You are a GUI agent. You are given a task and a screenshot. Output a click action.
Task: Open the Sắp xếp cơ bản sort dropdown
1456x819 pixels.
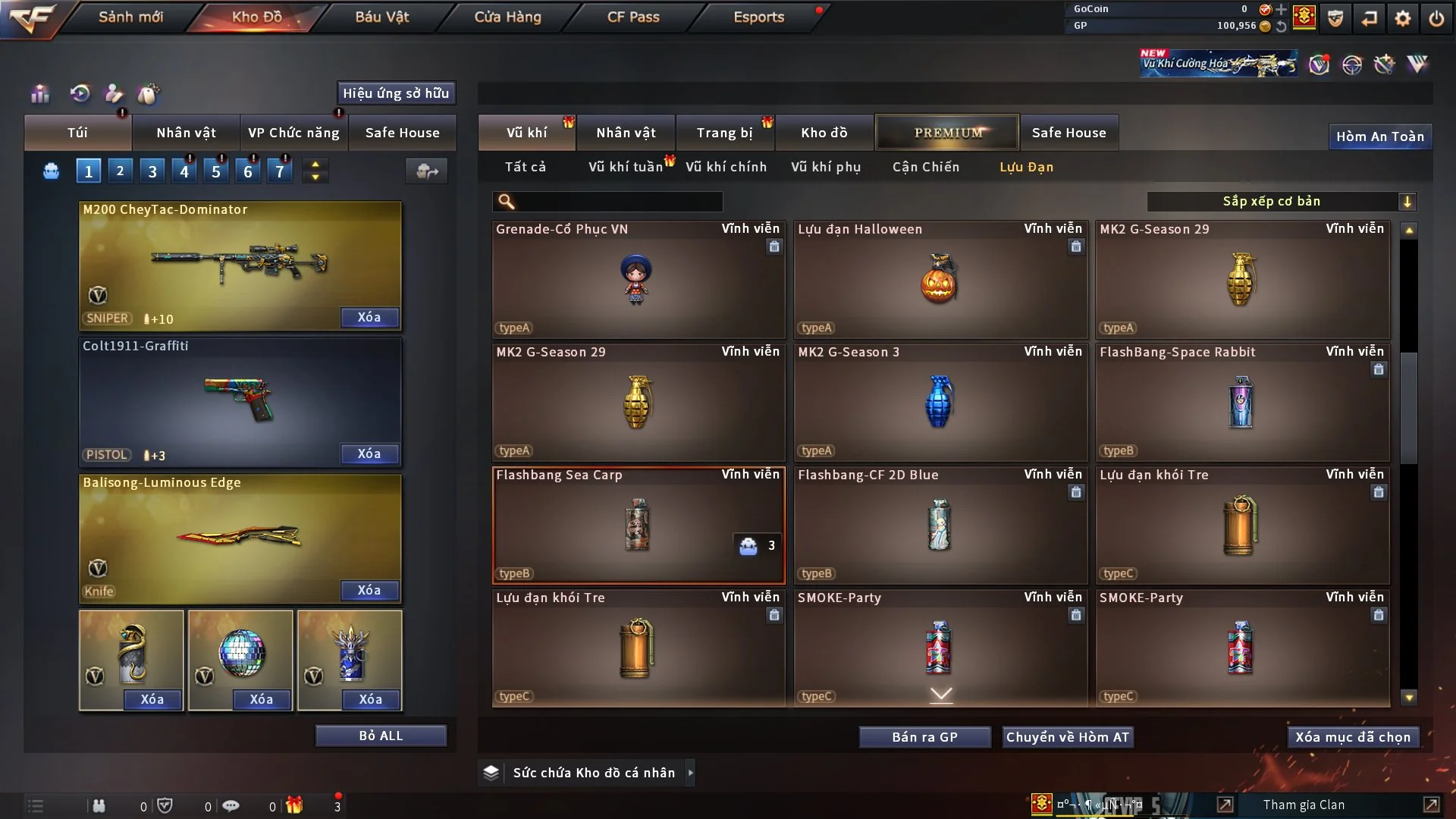pyautogui.click(x=1281, y=201)
